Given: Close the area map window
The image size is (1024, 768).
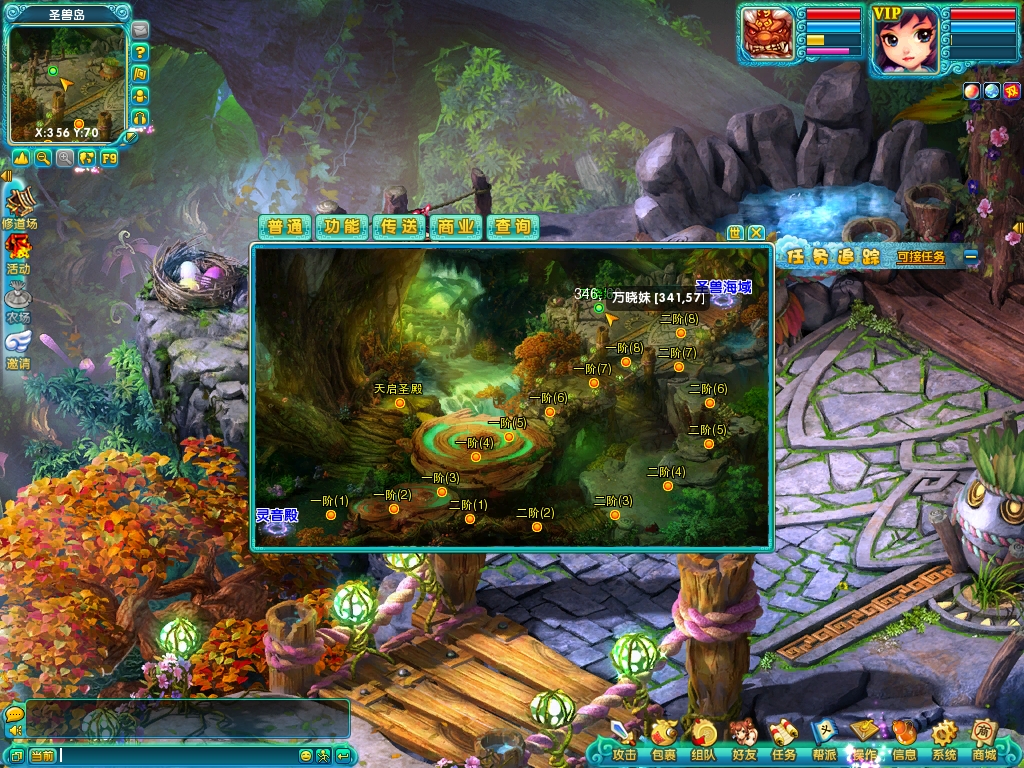Looking at the screenshot, I should pyautogui.click(x=757, y=232).
